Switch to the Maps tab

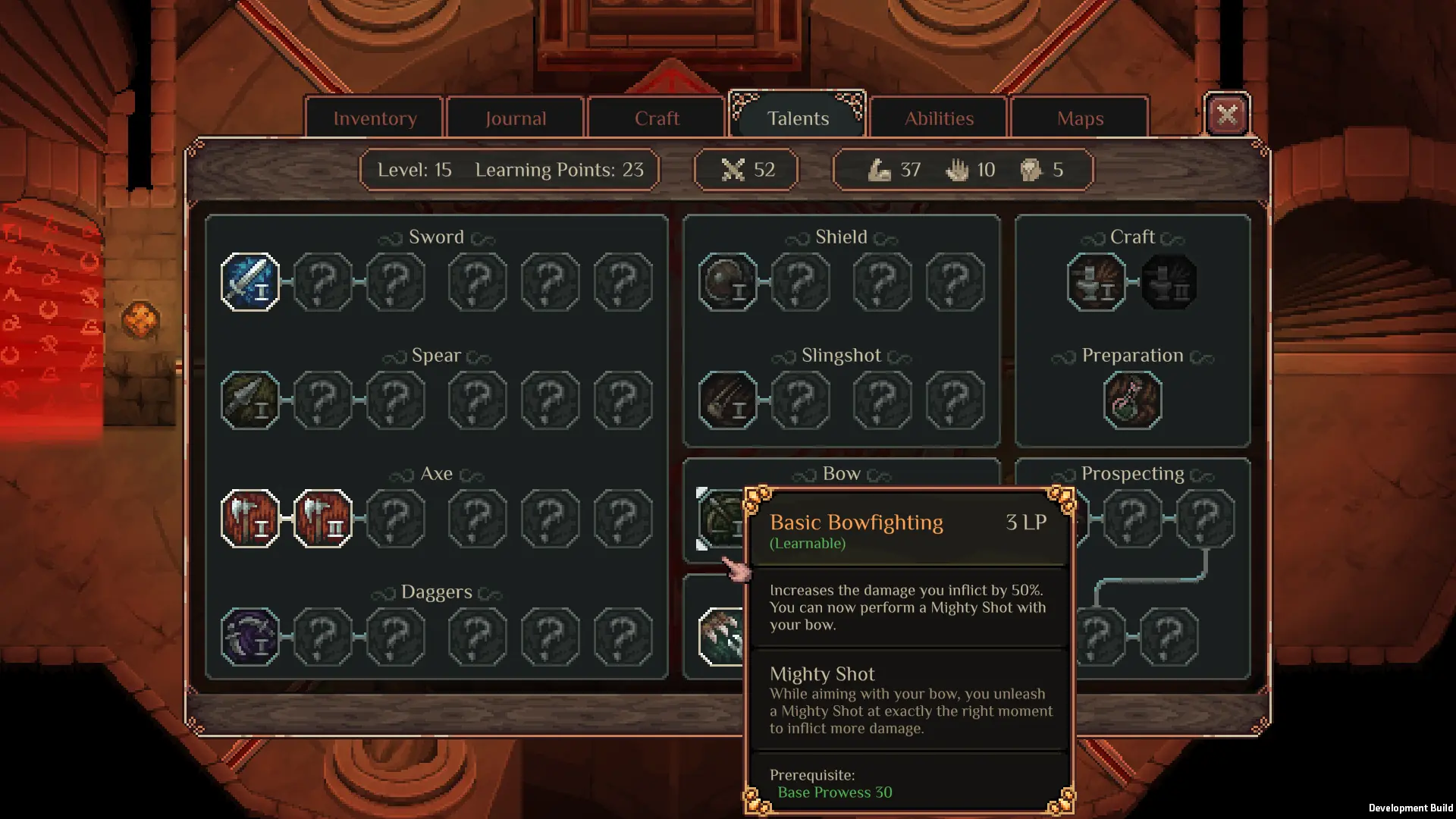[x=1080, y=118]
